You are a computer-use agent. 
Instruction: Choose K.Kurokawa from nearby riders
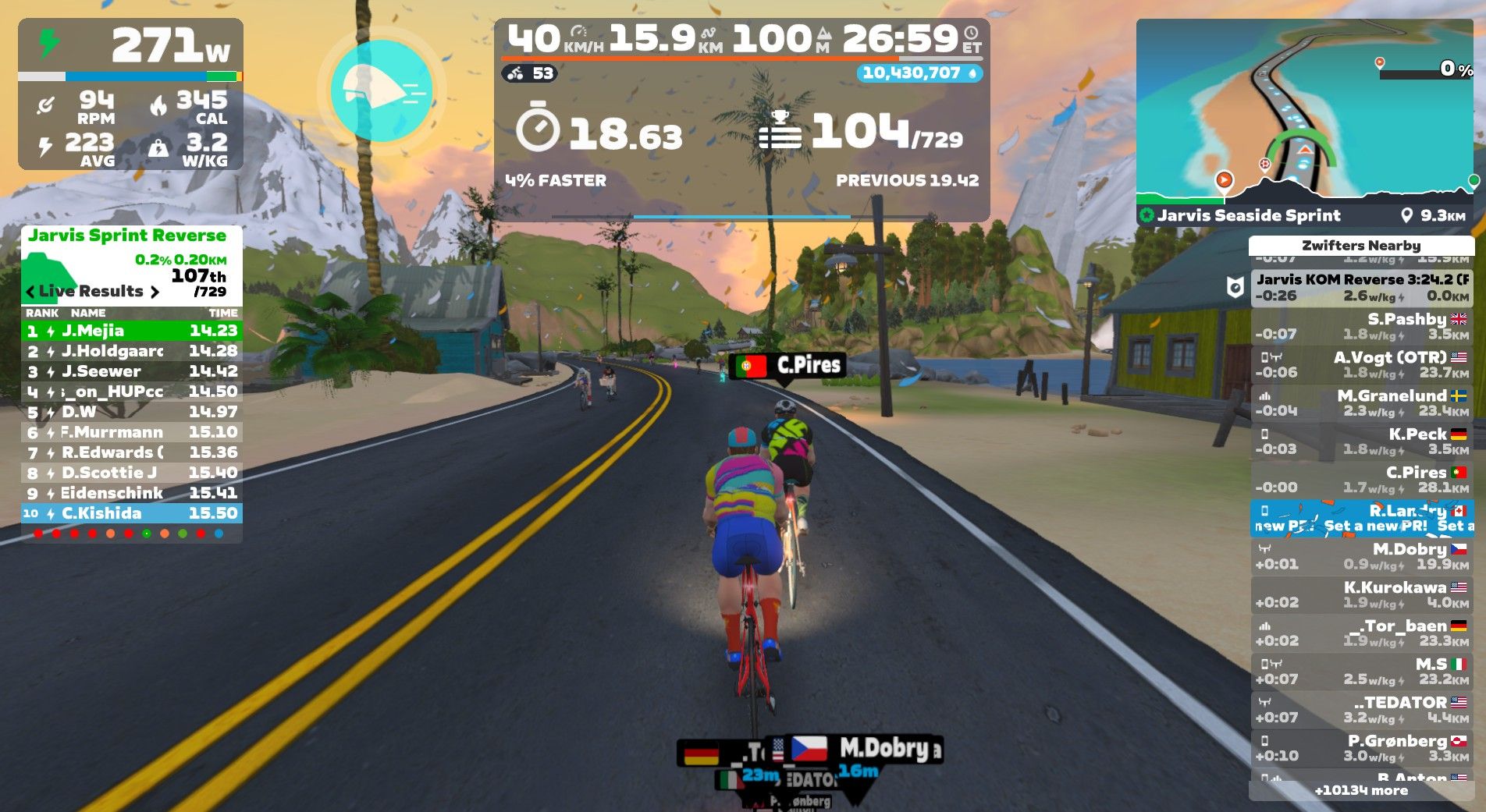(1361, 594)
